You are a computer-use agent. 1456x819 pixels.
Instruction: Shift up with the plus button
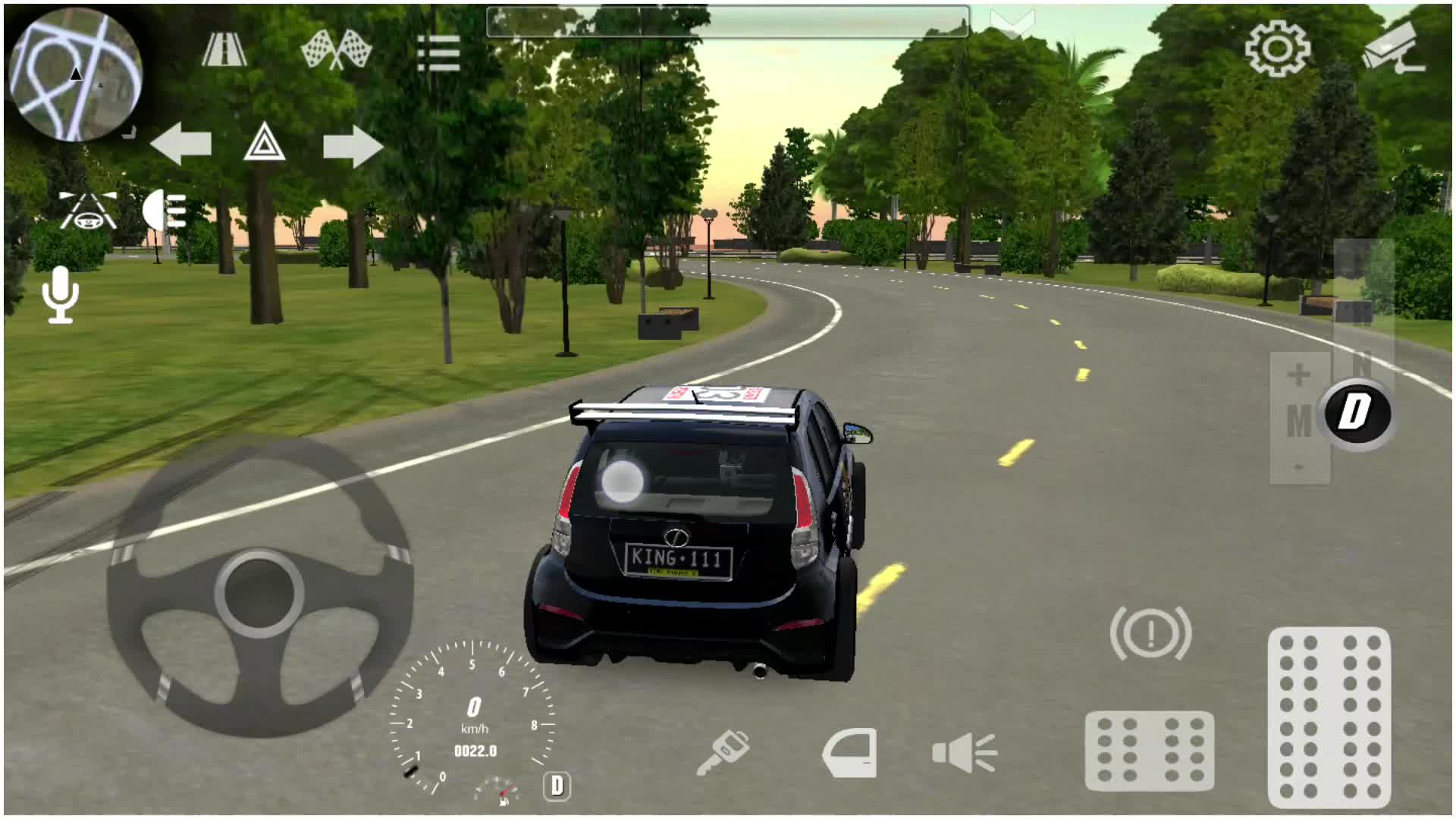coord(1299,375)
